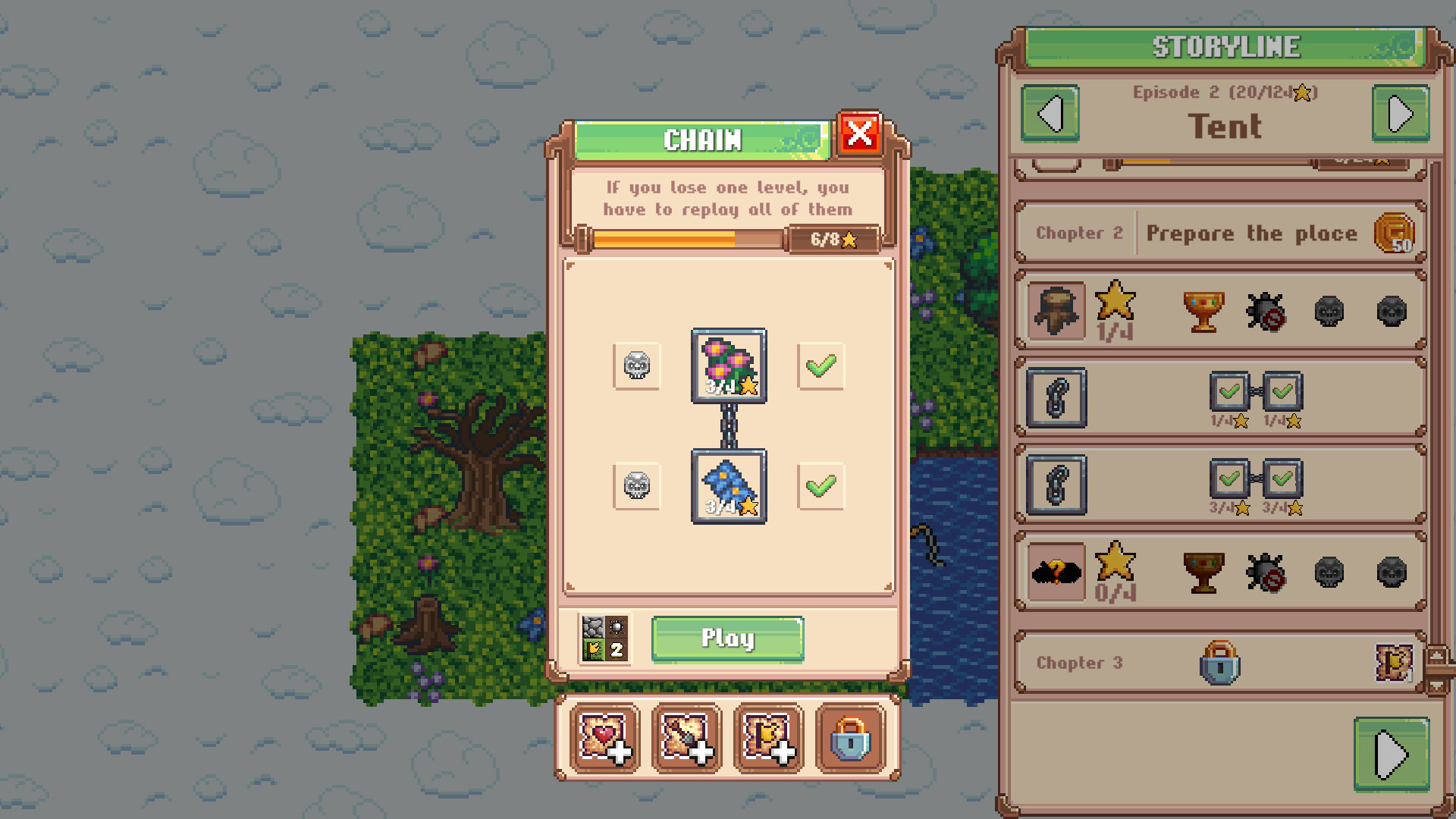Viewport: 1456px width, 819px height.
Task: Click the flower level thumbnail in the chain
Action: click(x=728, y=368)
